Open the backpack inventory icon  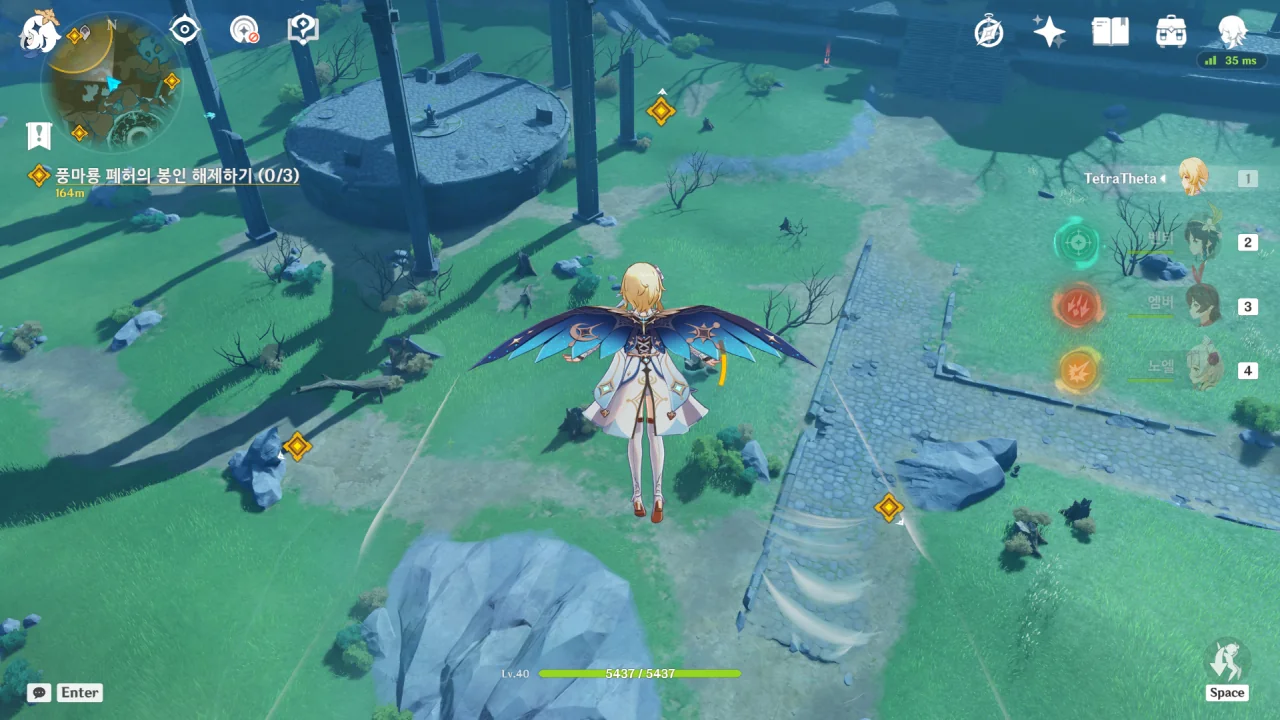point(1171,32)
